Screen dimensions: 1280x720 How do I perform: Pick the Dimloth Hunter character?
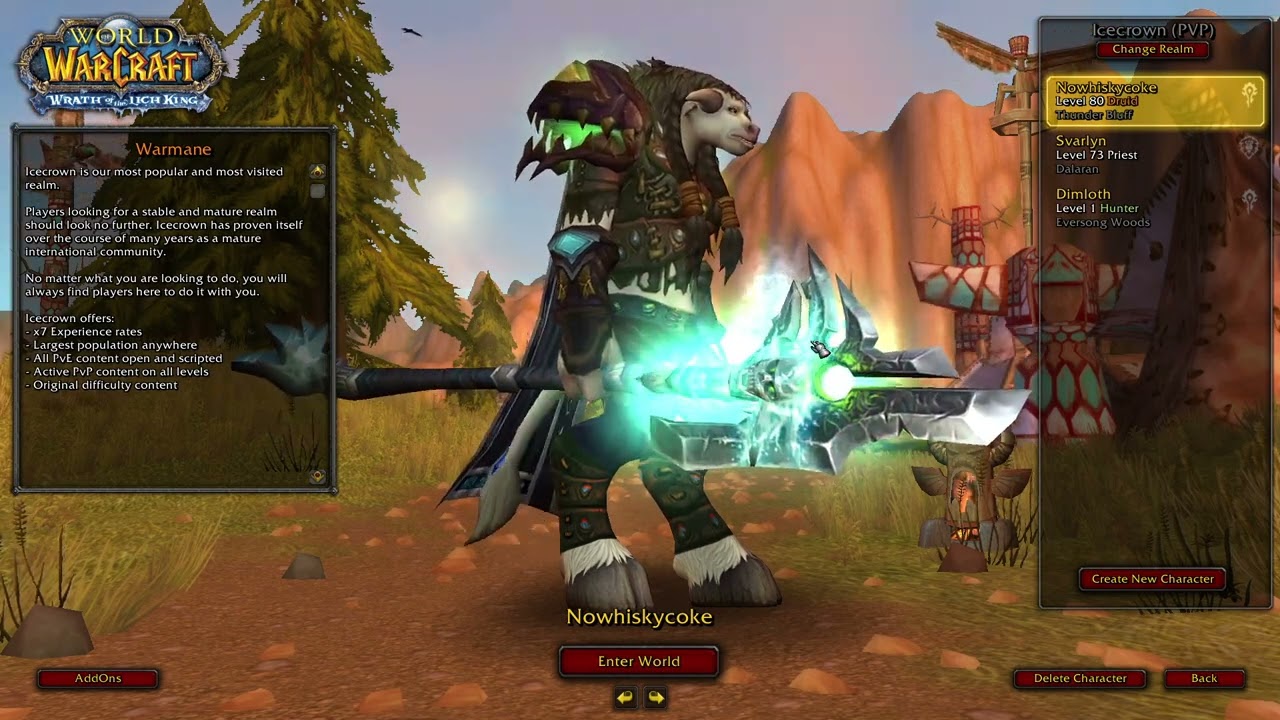pos(1152,208)
